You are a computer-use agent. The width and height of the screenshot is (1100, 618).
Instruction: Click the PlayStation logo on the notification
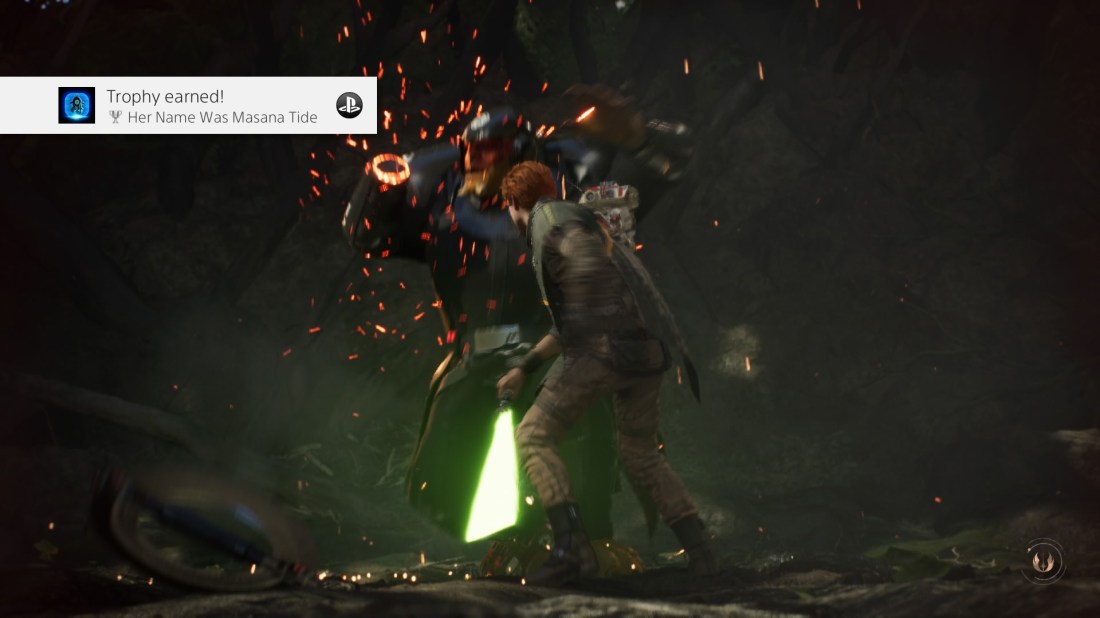coord(349,105)
